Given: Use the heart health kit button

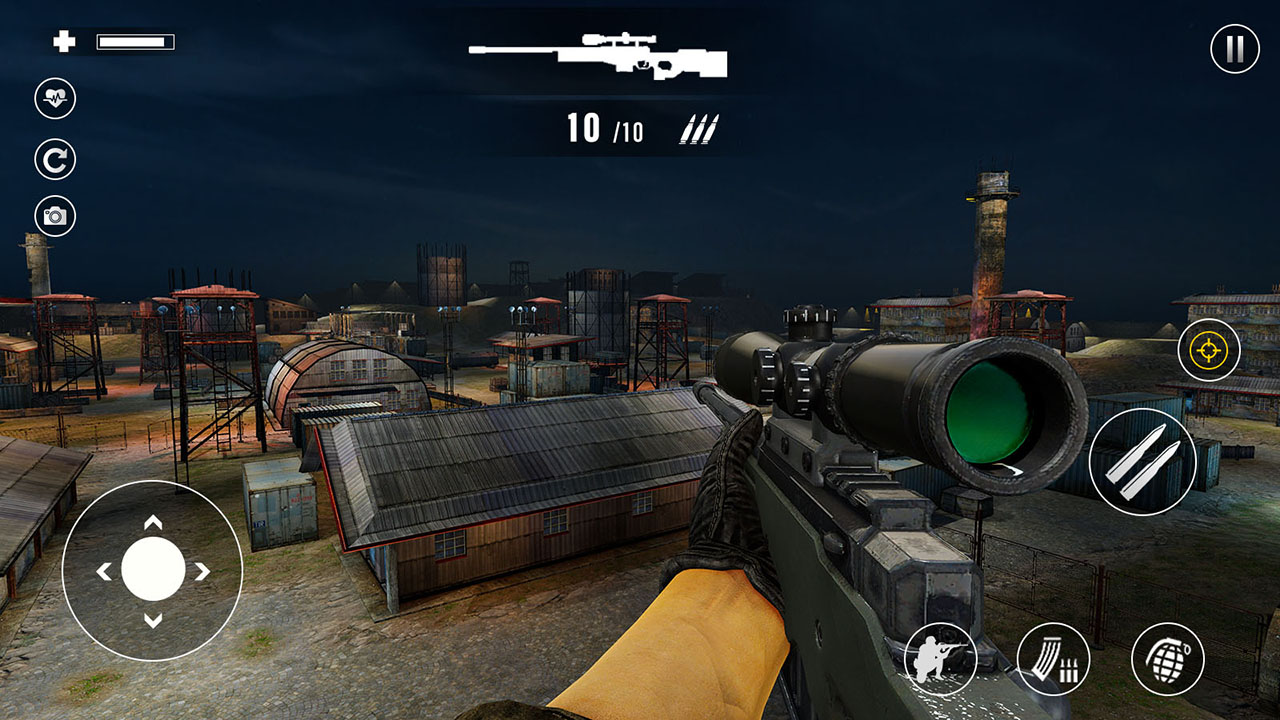Looking at the screenshot, I should (55, 98).
